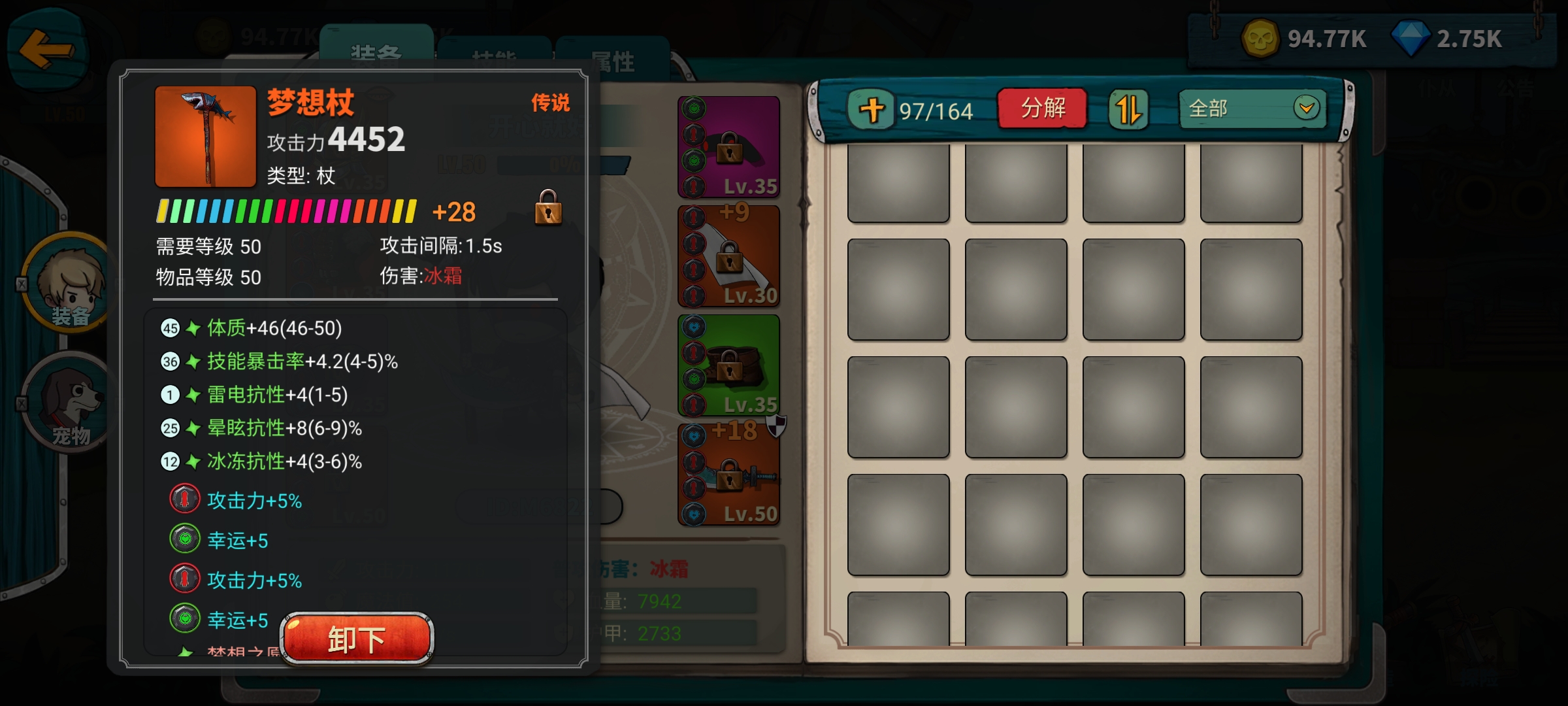Select the purple Lv.35 equipment slot

[727, 145]
